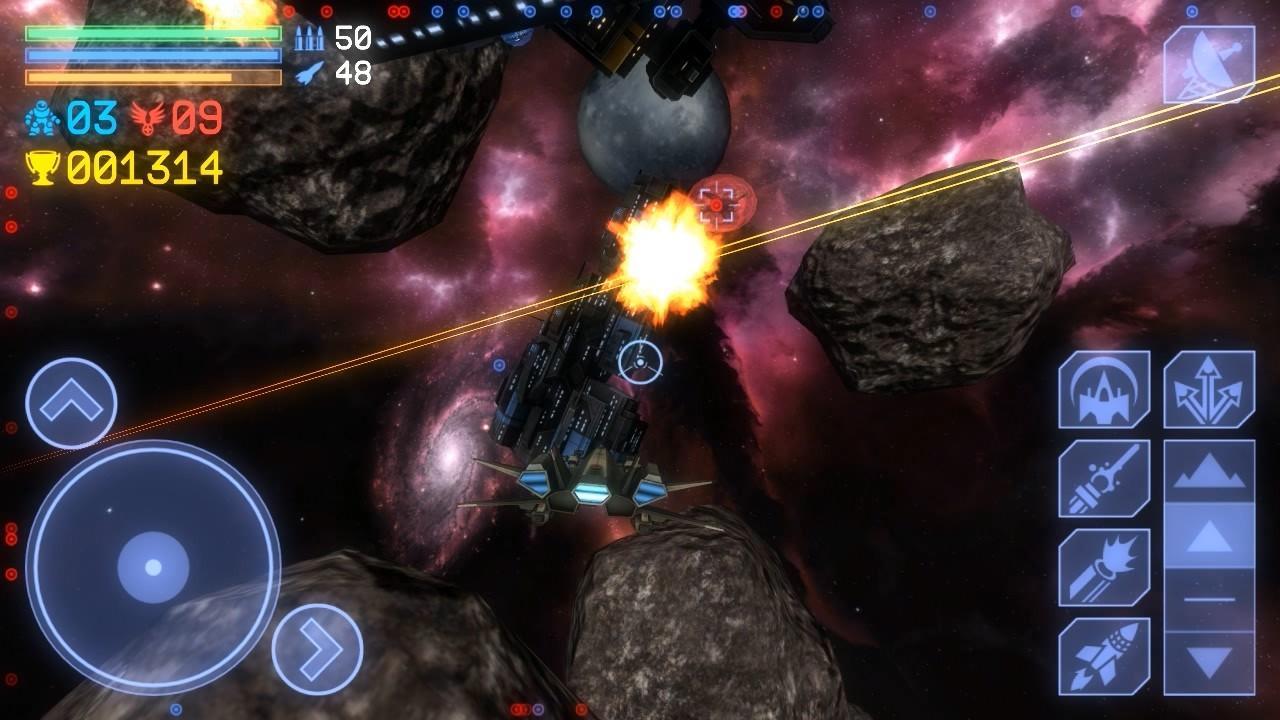
Task: Activate the ship shield ability
Action: [1104, 390]
